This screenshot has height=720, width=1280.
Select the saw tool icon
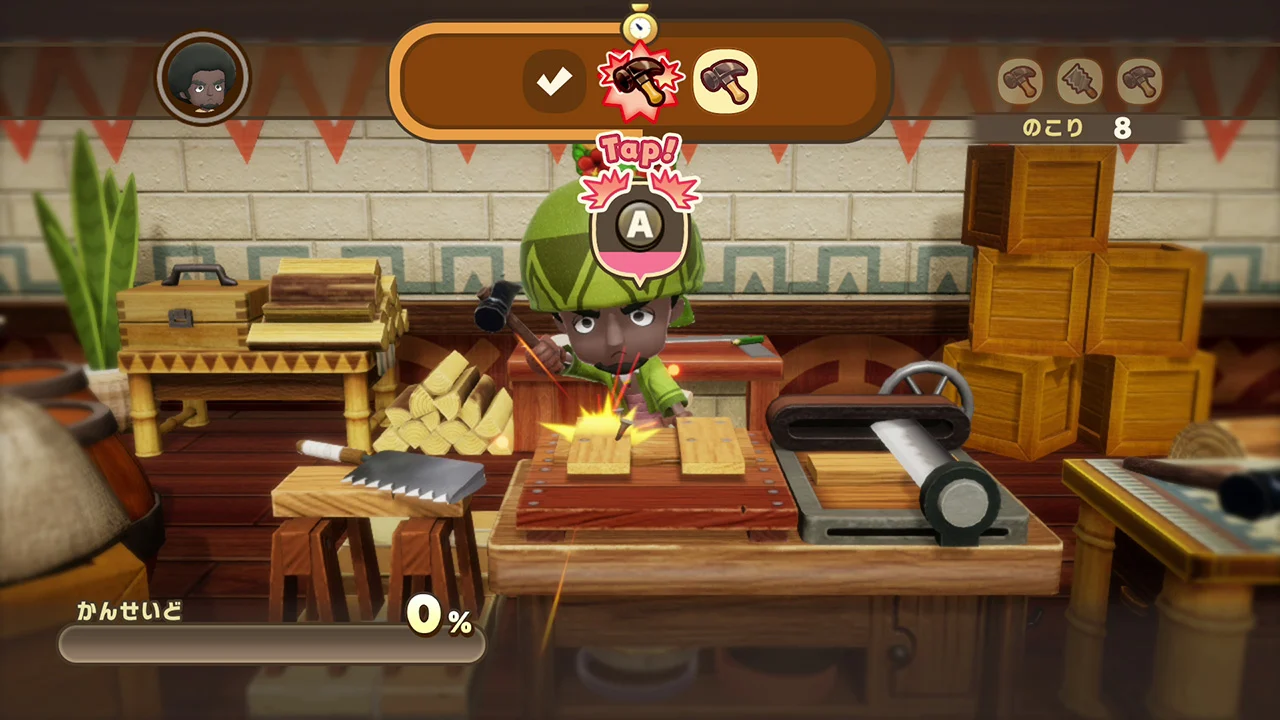pyautogui.click(x=1078, y=80)
